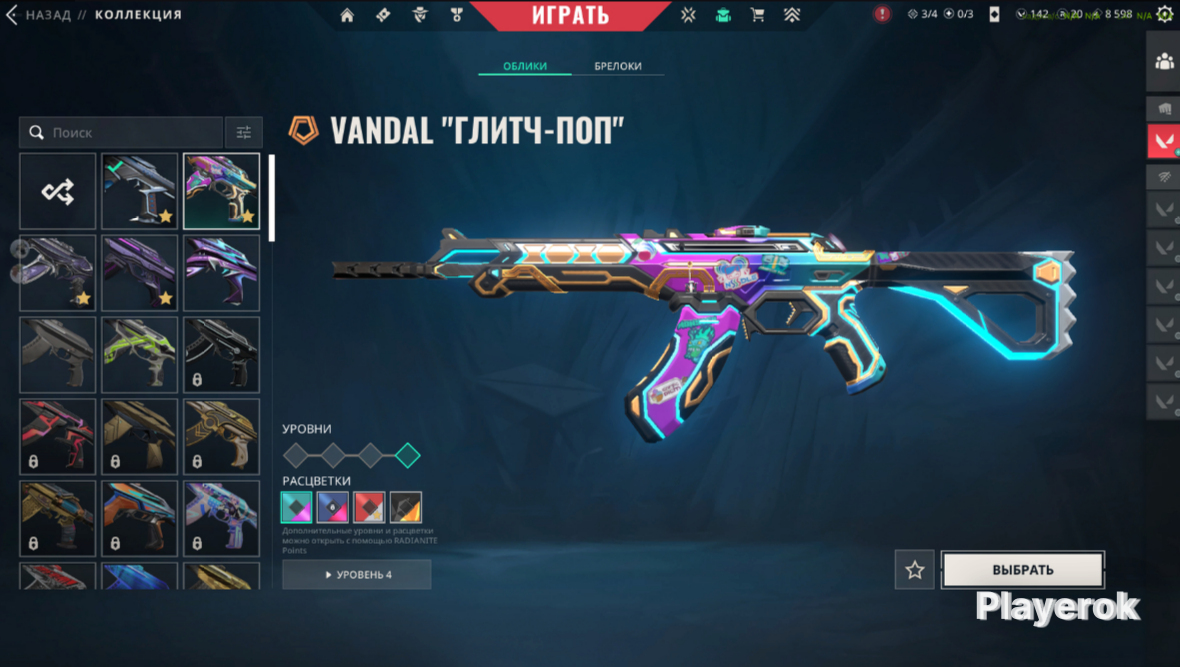Choose the black and orange variant swatch

[406, 507]
